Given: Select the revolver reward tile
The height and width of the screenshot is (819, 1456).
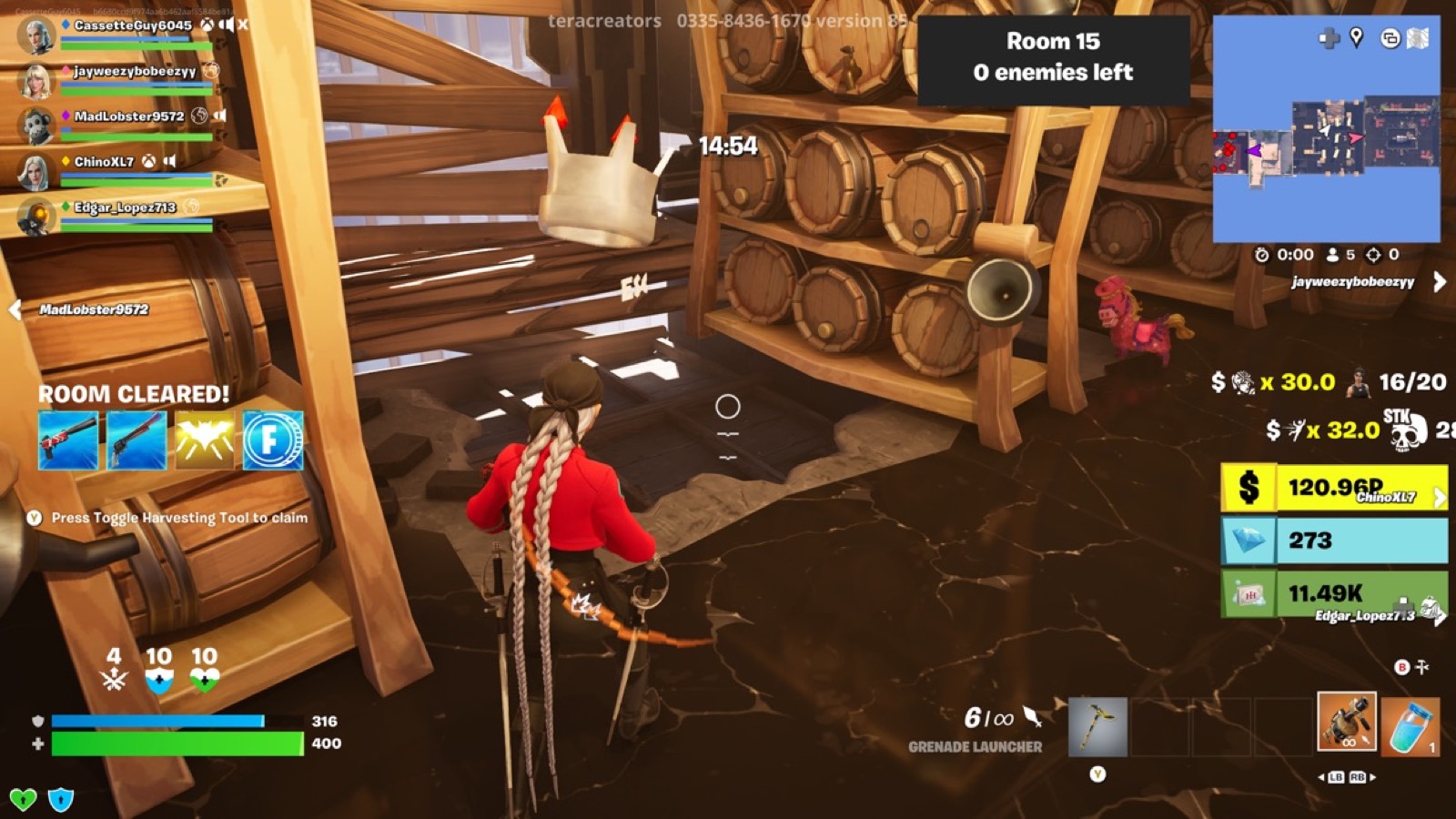Looking at the screenshot, I should coord(136,440).
